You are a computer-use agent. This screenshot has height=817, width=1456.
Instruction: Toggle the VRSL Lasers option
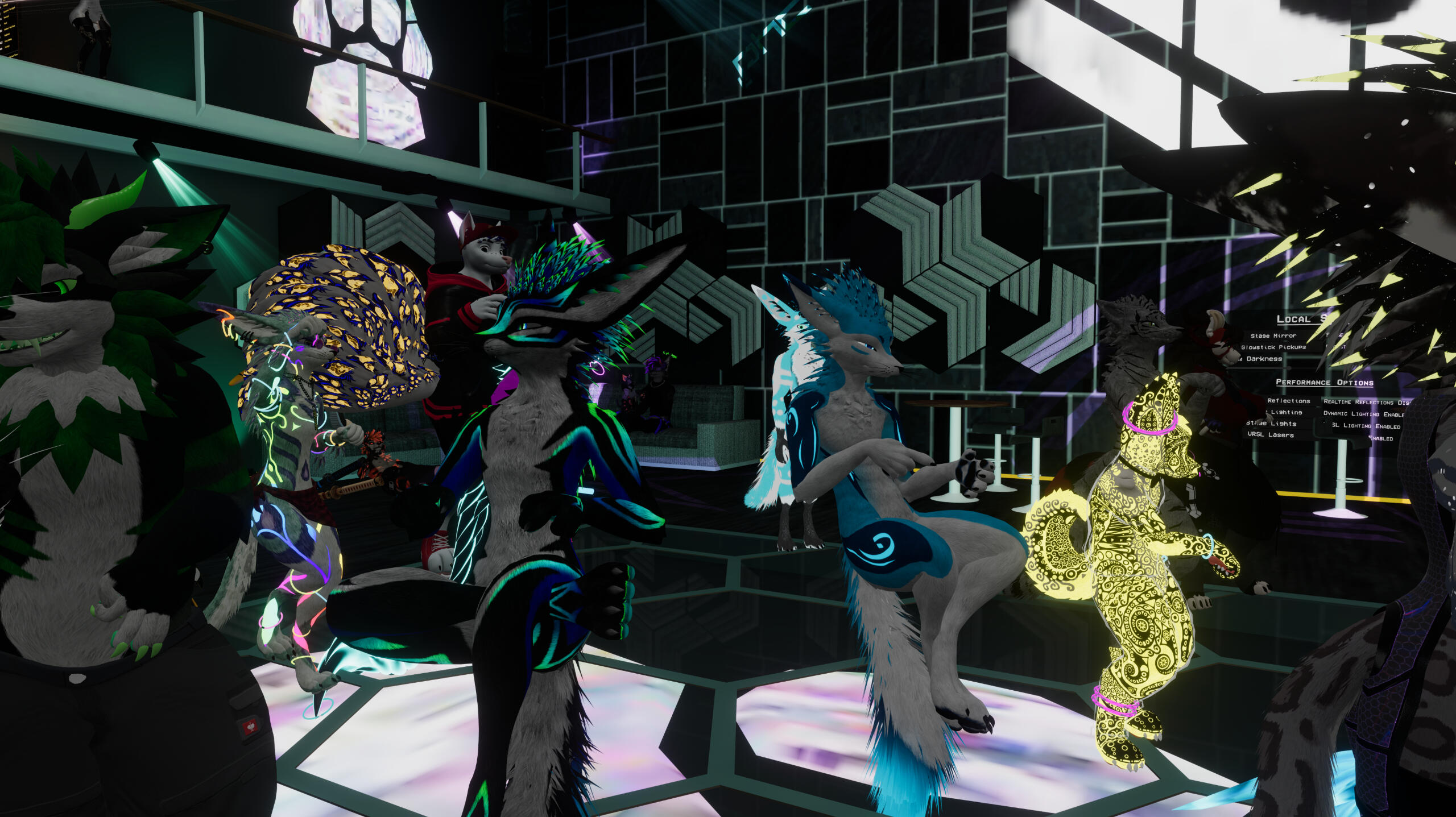point(1271,435)
